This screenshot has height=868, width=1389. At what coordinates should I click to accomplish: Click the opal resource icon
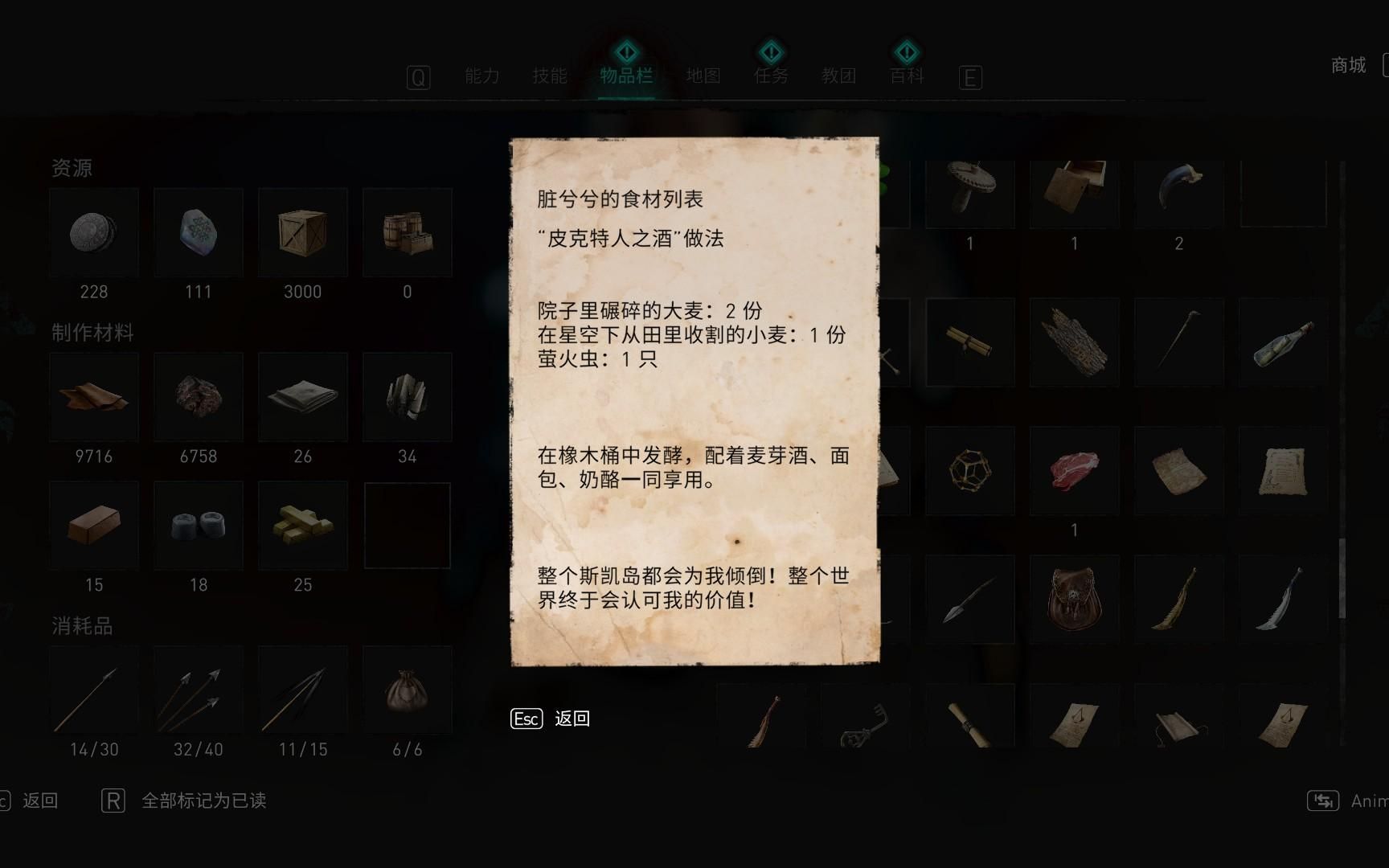[198, 233]
